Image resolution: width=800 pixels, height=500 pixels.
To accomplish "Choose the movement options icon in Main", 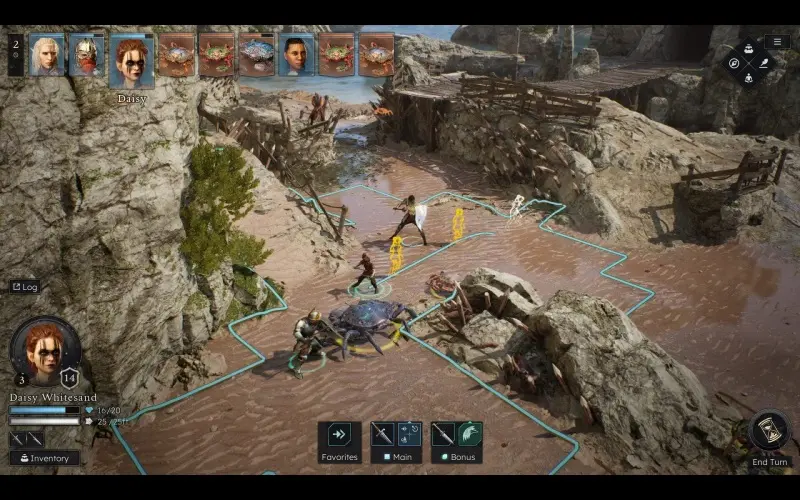I will pyautogui.click(x=409, y=433).
